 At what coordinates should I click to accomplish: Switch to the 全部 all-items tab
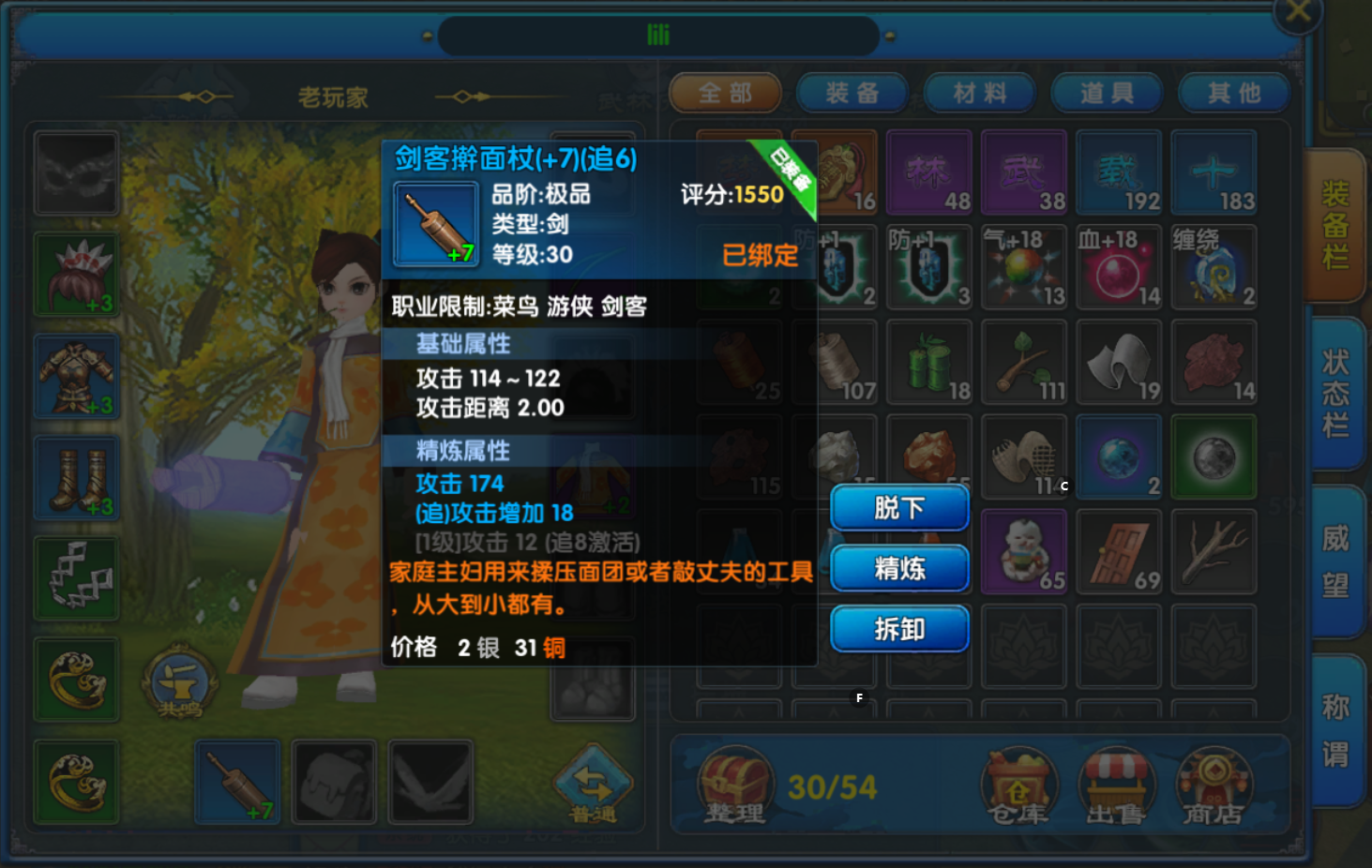coord(725,93)
